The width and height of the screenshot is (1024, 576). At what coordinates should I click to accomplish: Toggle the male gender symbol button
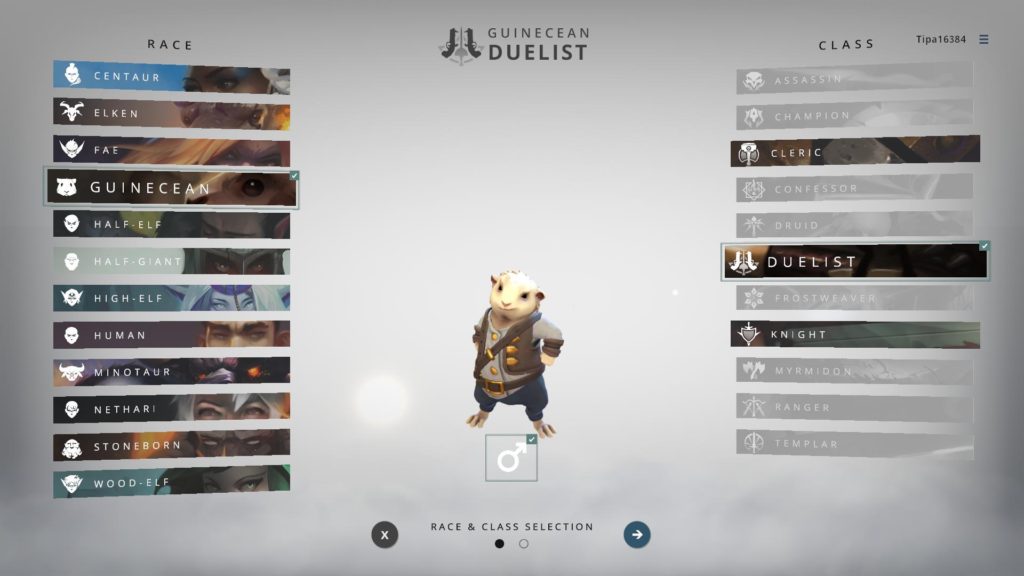click(511, 458)
